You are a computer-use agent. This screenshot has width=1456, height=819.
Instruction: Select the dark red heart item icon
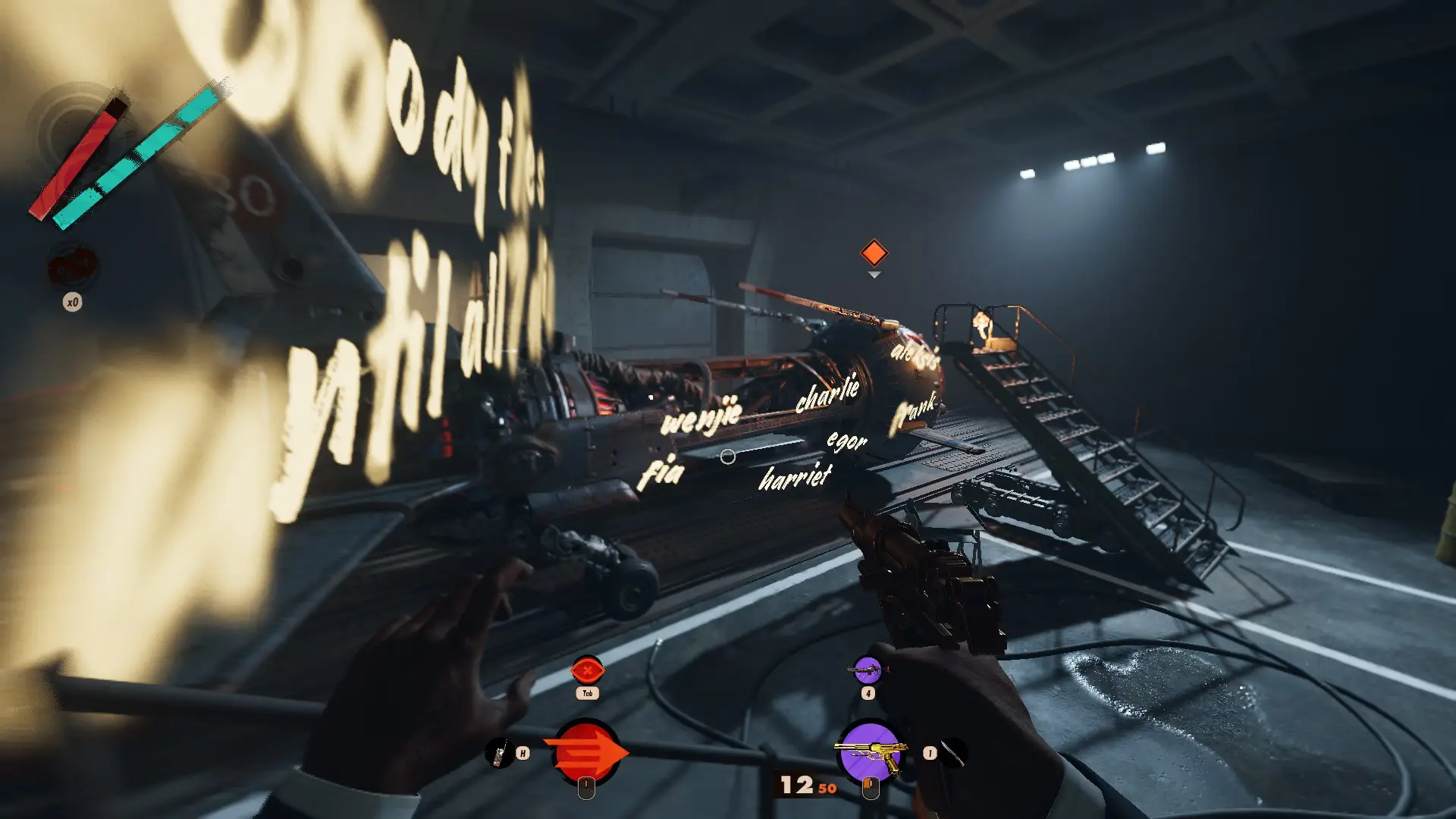tap(72, 267)
